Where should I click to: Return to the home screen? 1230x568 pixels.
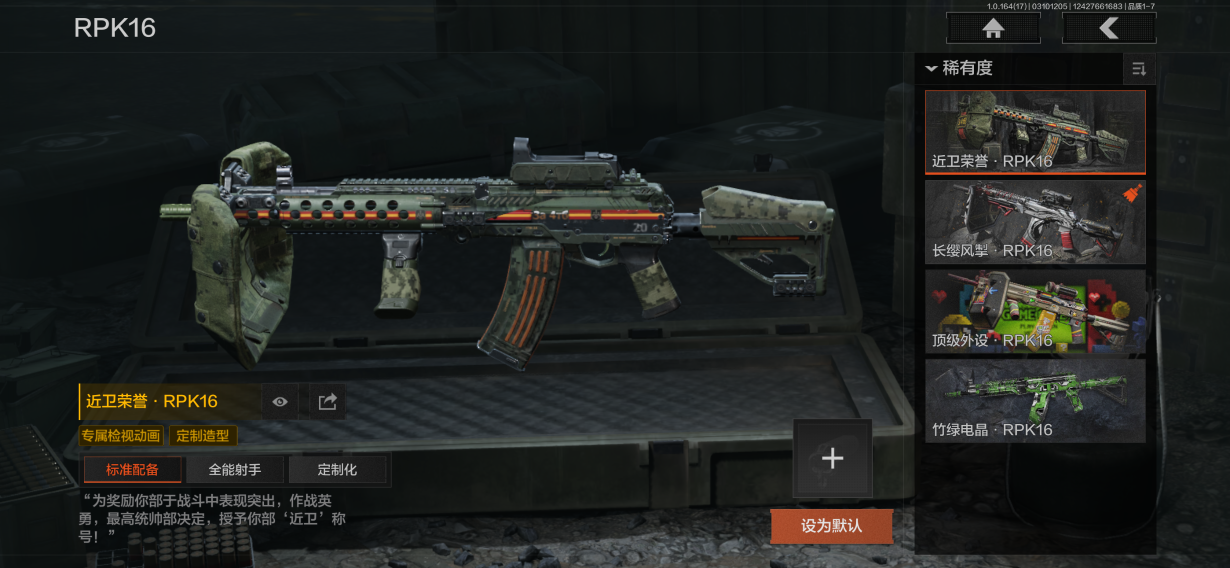coord(993,29)
